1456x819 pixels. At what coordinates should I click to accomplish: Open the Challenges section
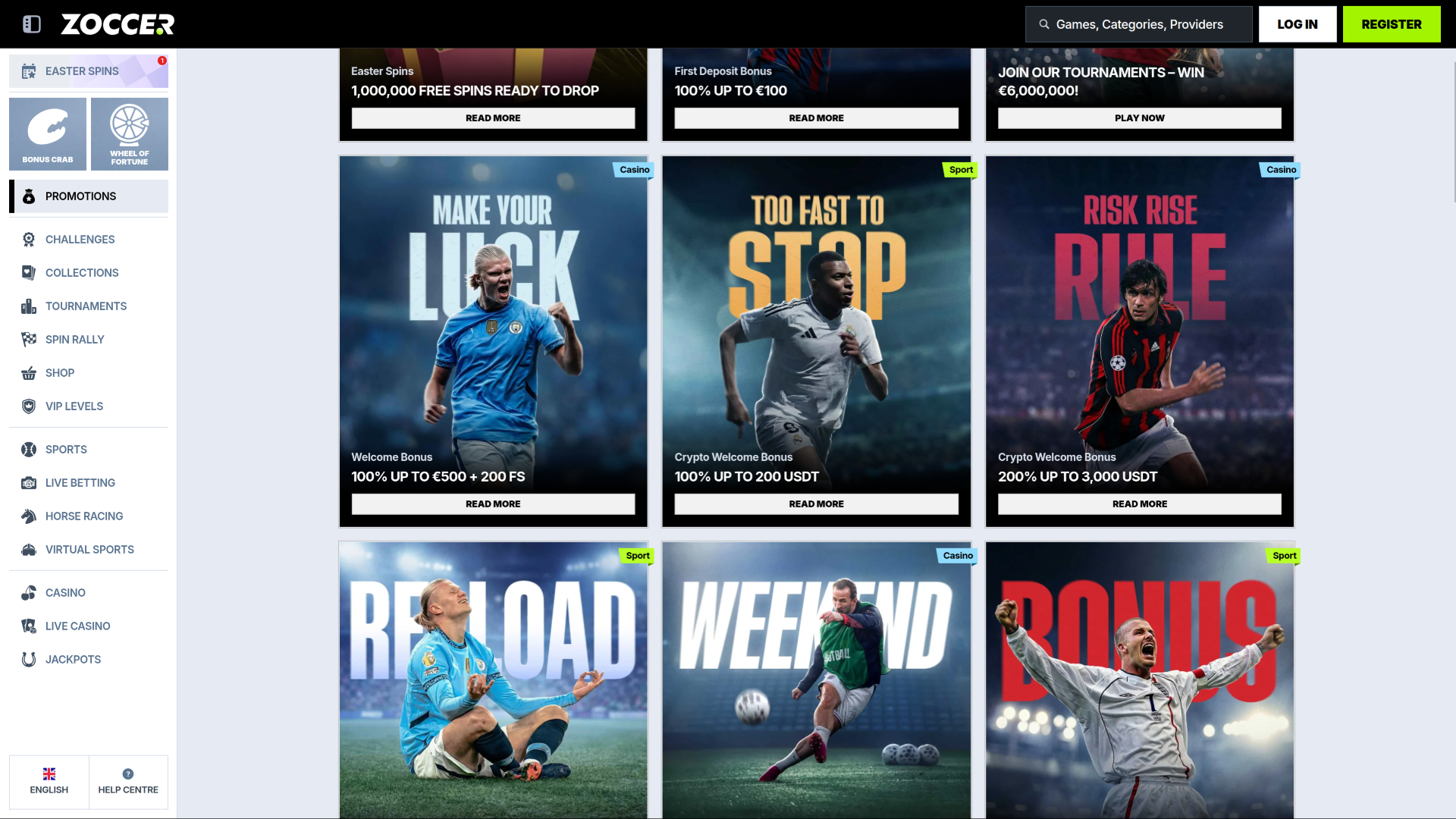(80, 239)
